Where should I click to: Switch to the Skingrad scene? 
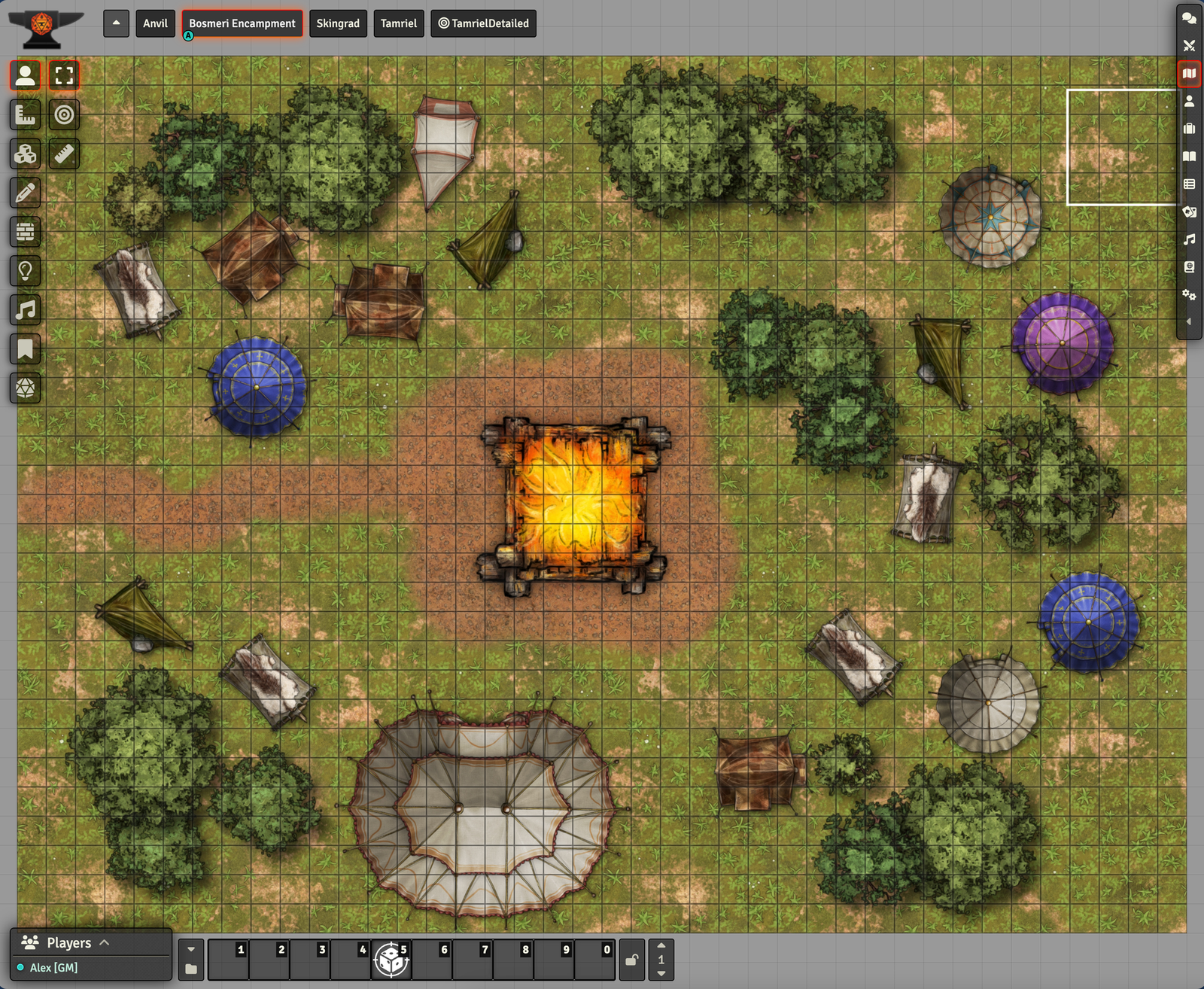(338, 23)
